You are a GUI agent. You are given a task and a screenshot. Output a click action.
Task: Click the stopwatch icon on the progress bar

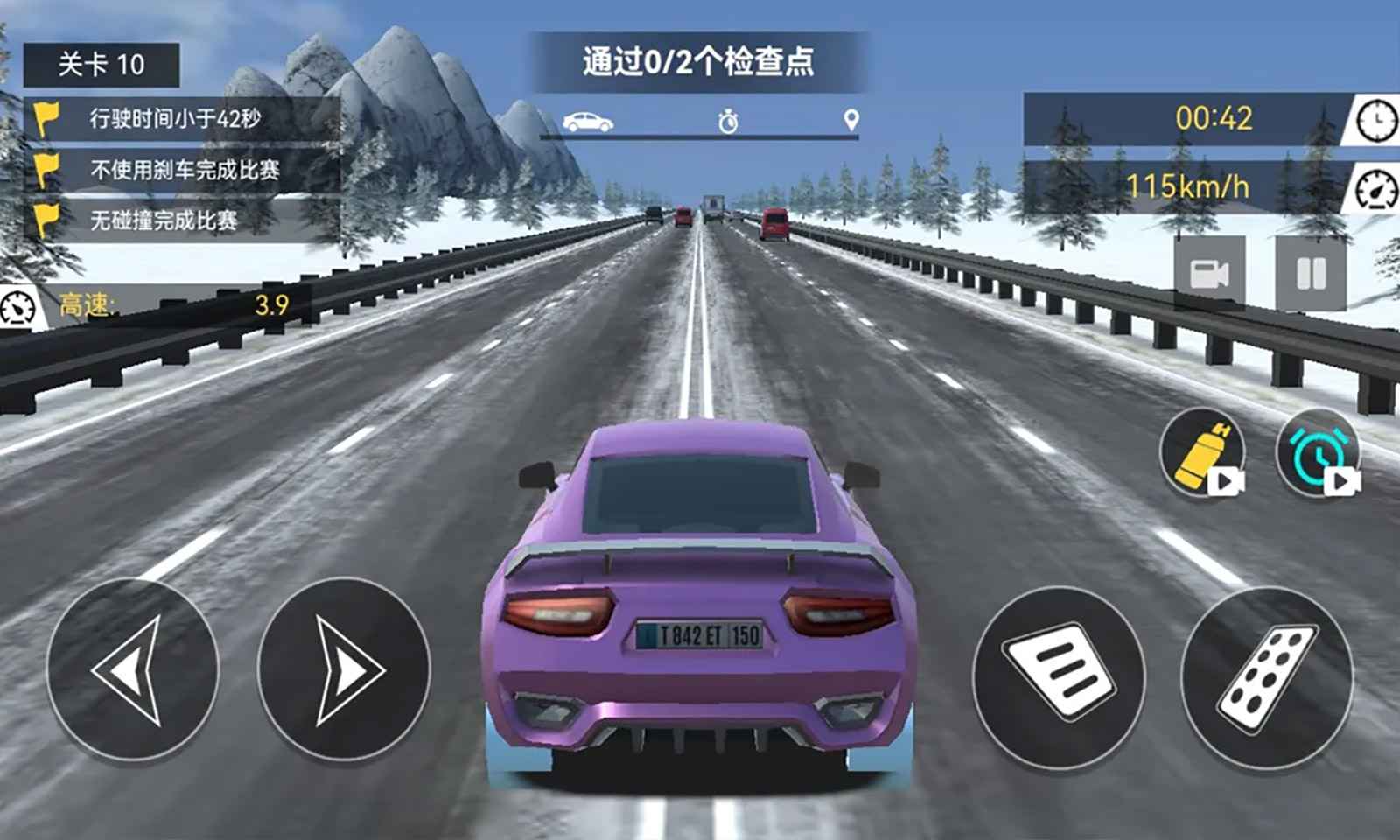pos(726,121)
